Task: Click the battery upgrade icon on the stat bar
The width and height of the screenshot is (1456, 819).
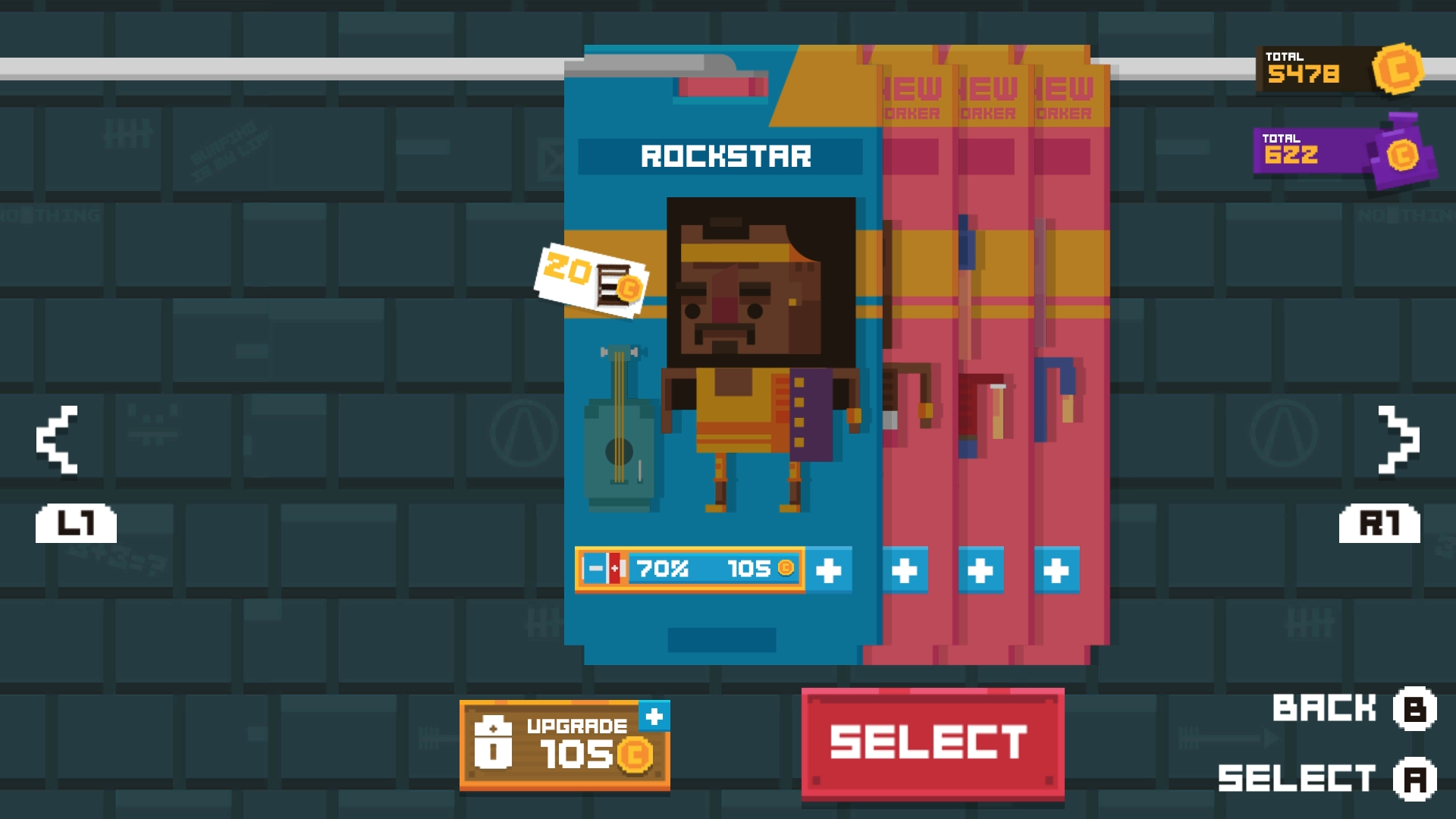Action: tap(604, 569)
